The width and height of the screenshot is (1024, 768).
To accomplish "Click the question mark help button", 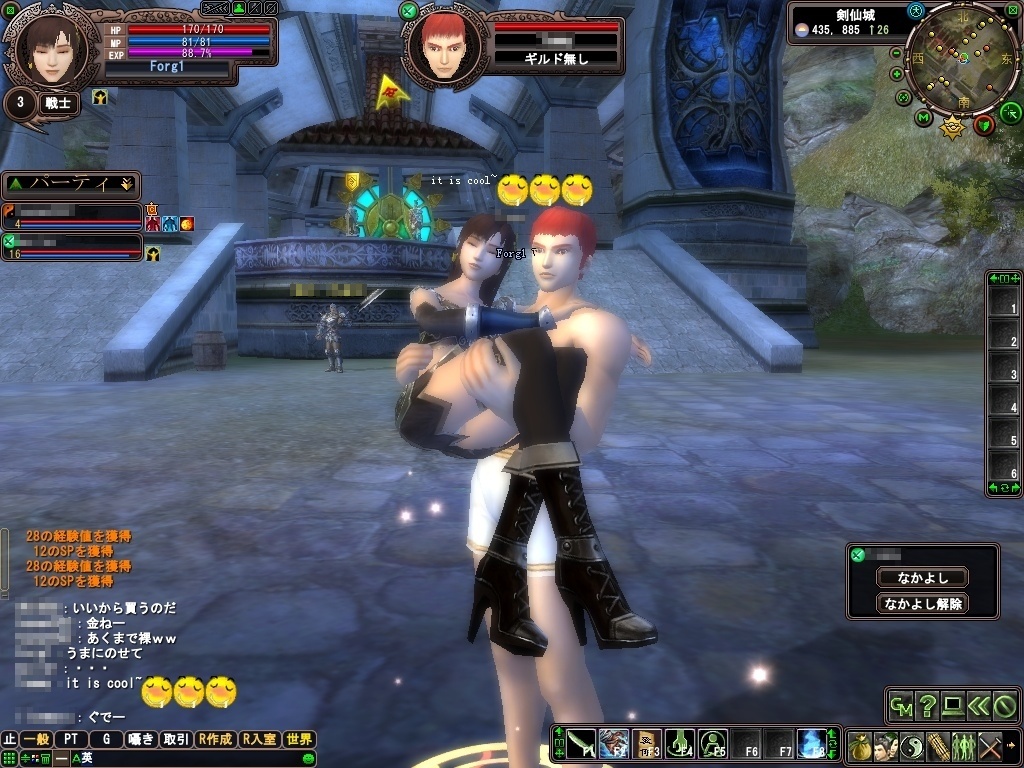I will click(x=928, y=706).
